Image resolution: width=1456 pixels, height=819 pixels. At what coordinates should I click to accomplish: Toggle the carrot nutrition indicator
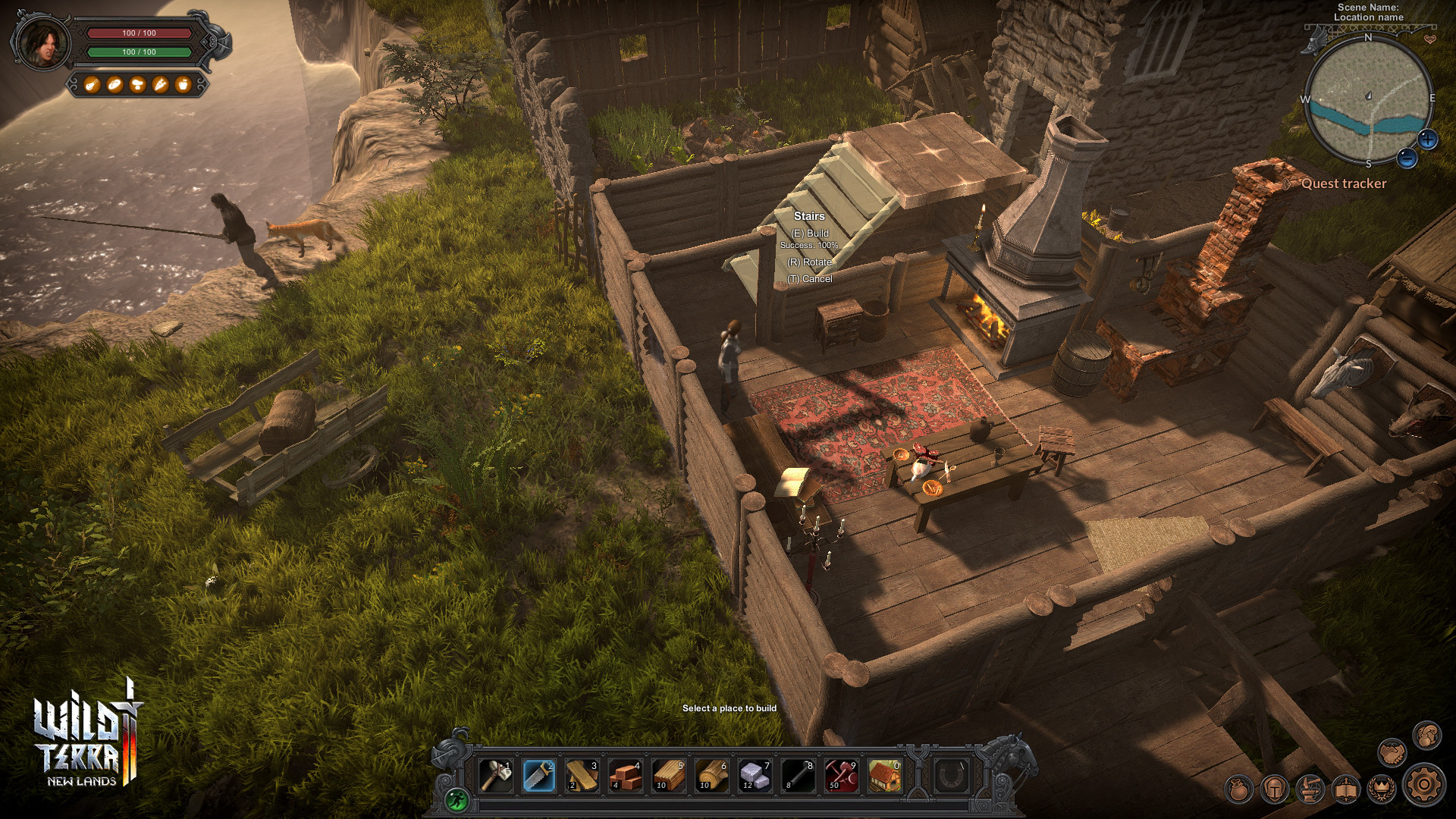[x=160, y=85]
